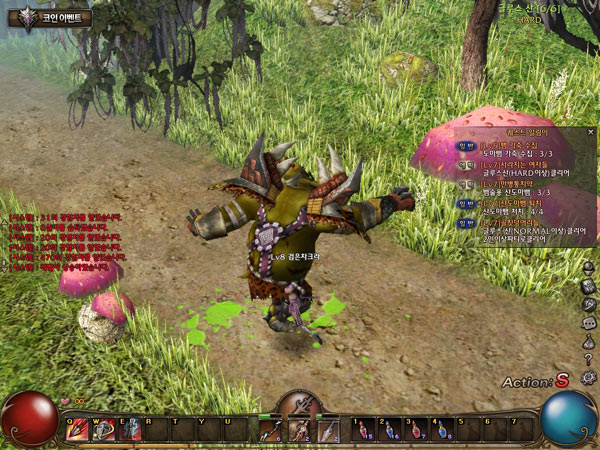
Task: Open the settings gear icon
Action: click(x=589, y=378)
